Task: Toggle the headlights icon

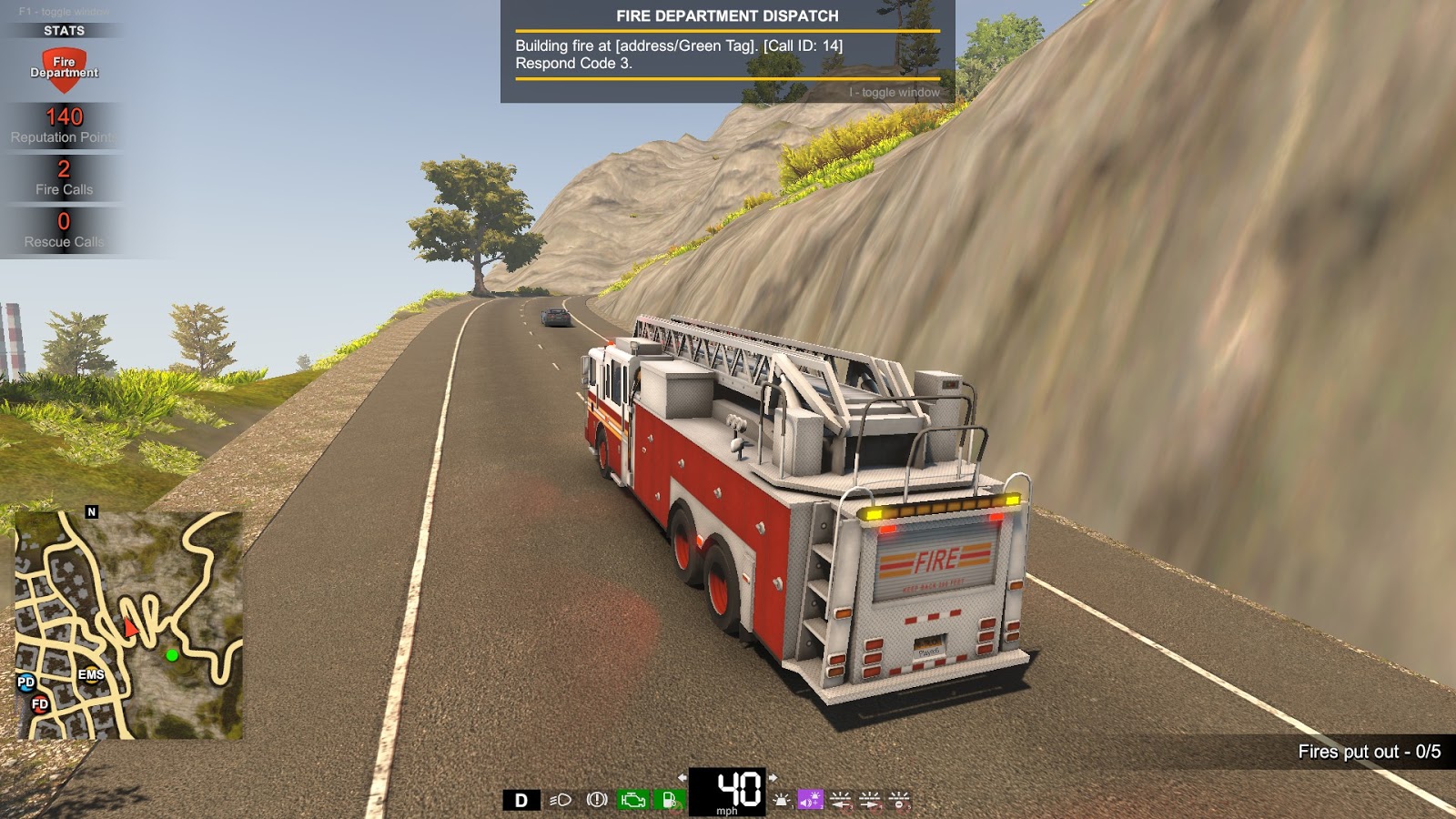Action: coord(561,801)
